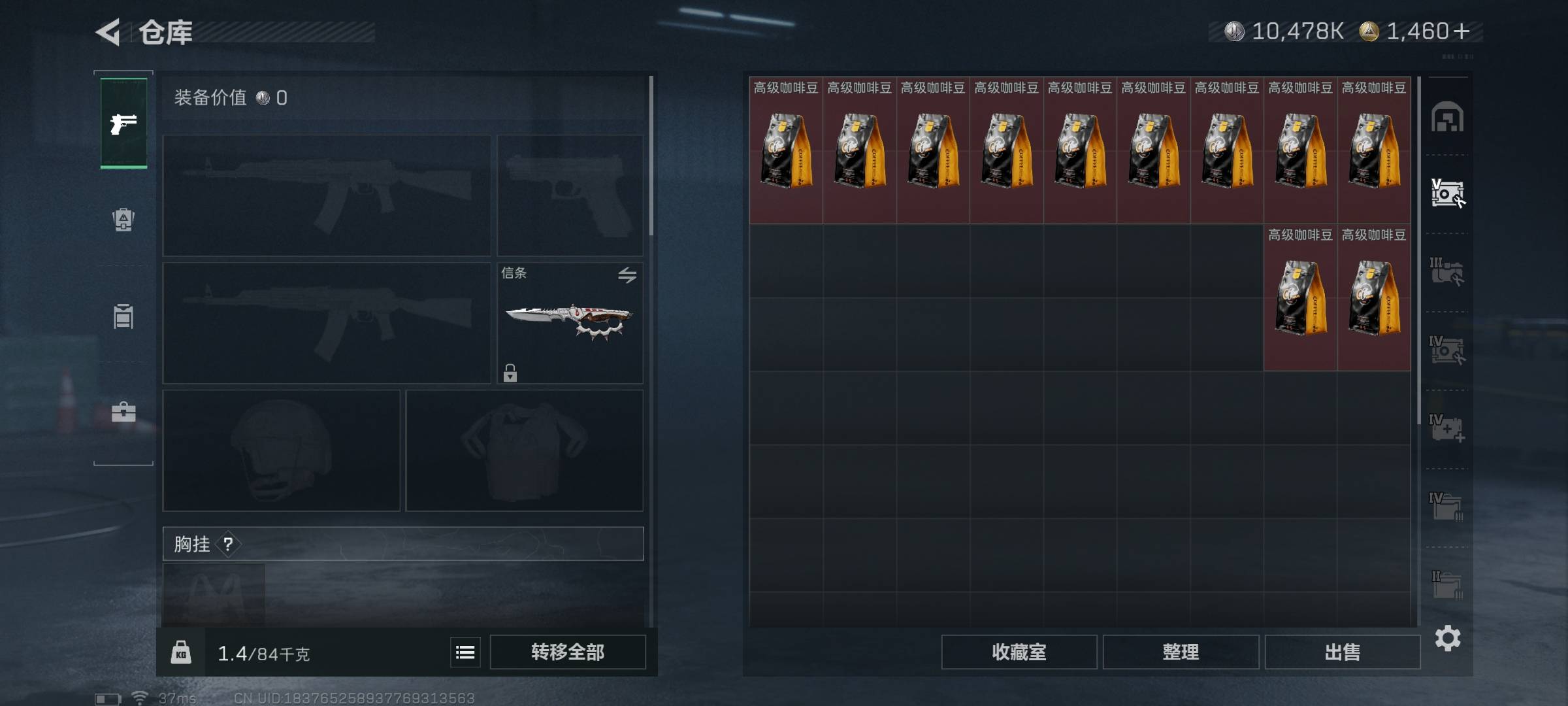Open the briefcase tab in the left sidebar
The image size is (1568, 706).
123,412
